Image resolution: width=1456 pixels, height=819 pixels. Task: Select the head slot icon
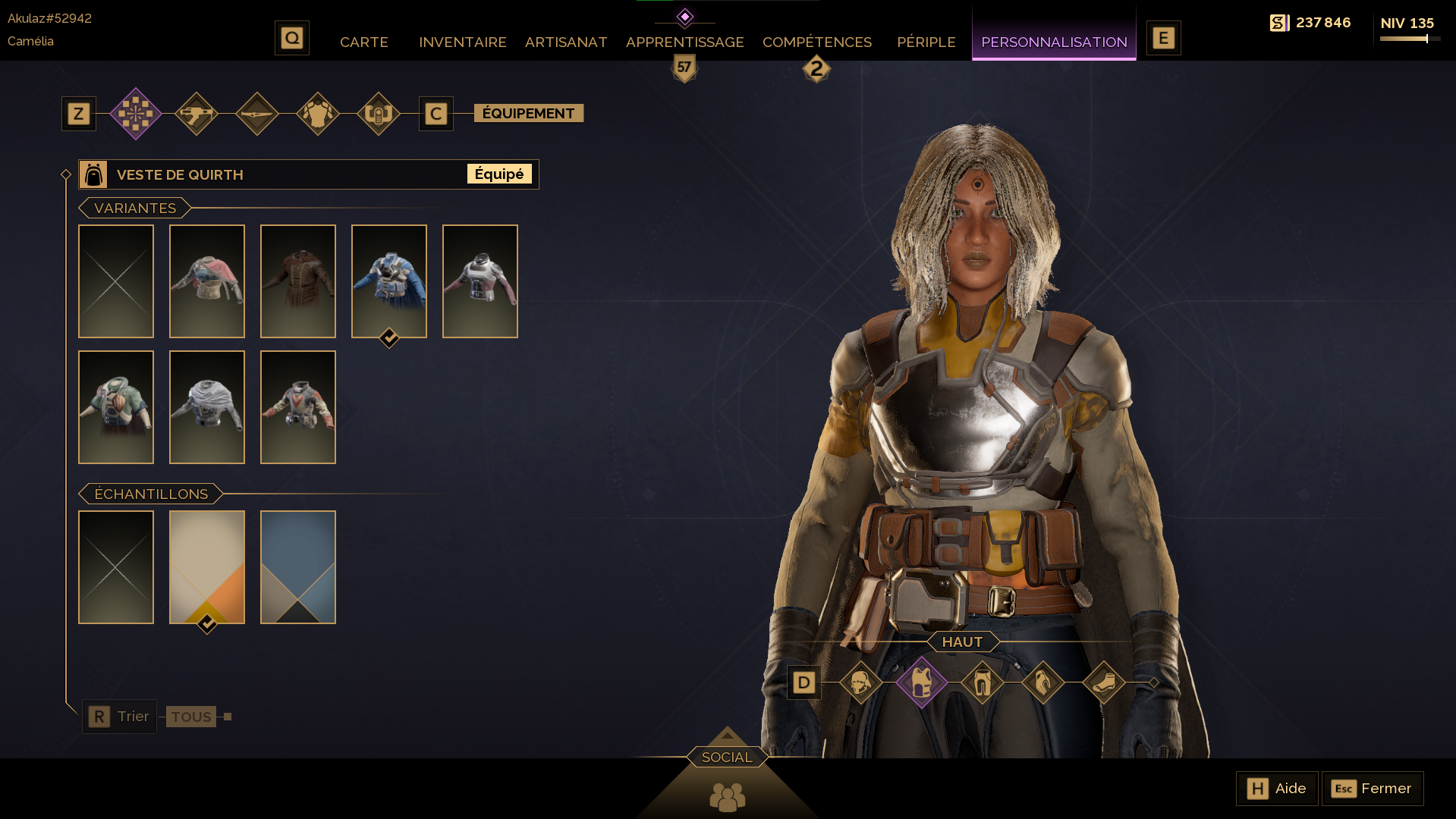pos(860,682)
